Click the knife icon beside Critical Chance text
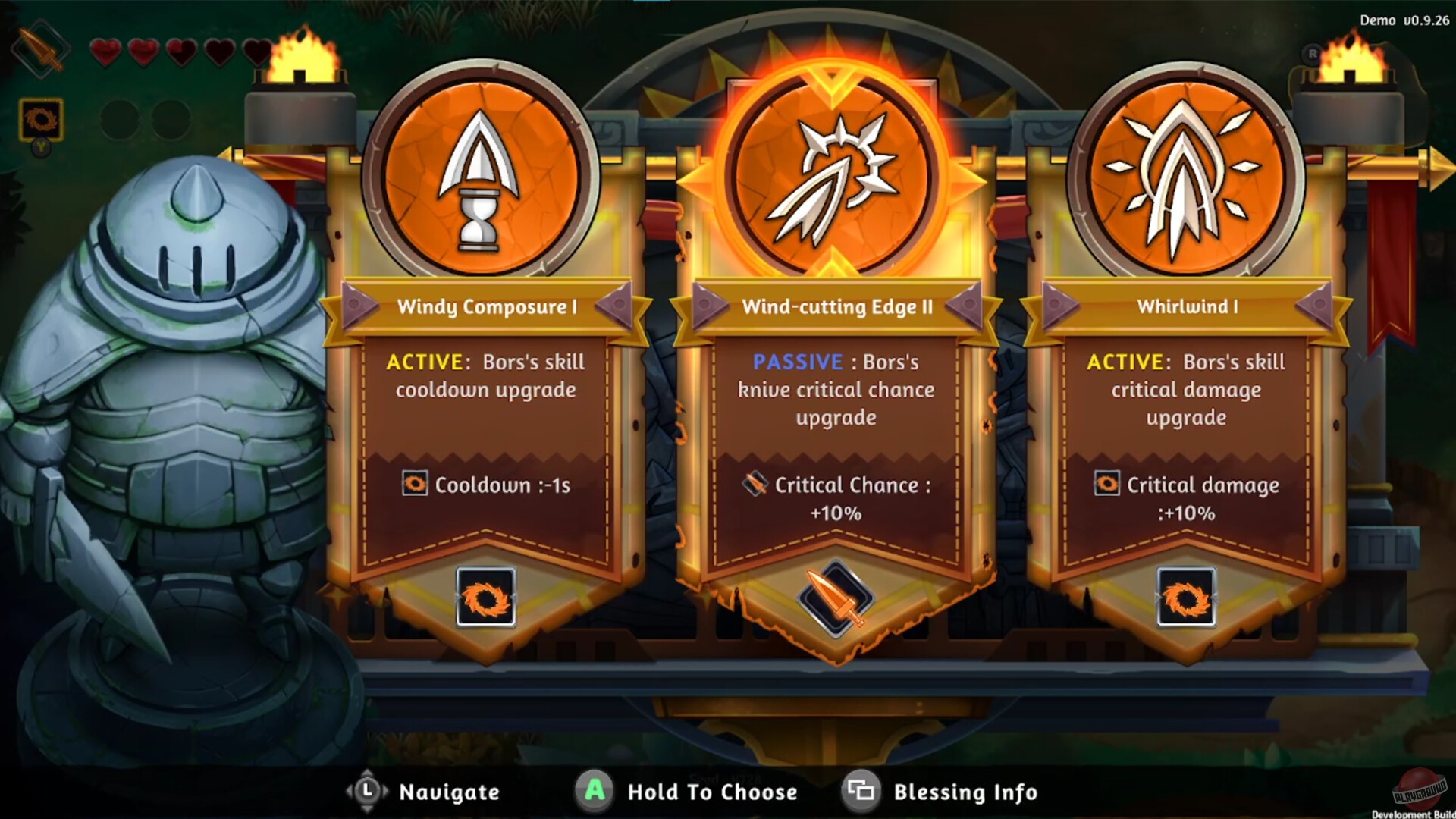The width and height of the screenshot is (1456, 819). click(754, 485)
